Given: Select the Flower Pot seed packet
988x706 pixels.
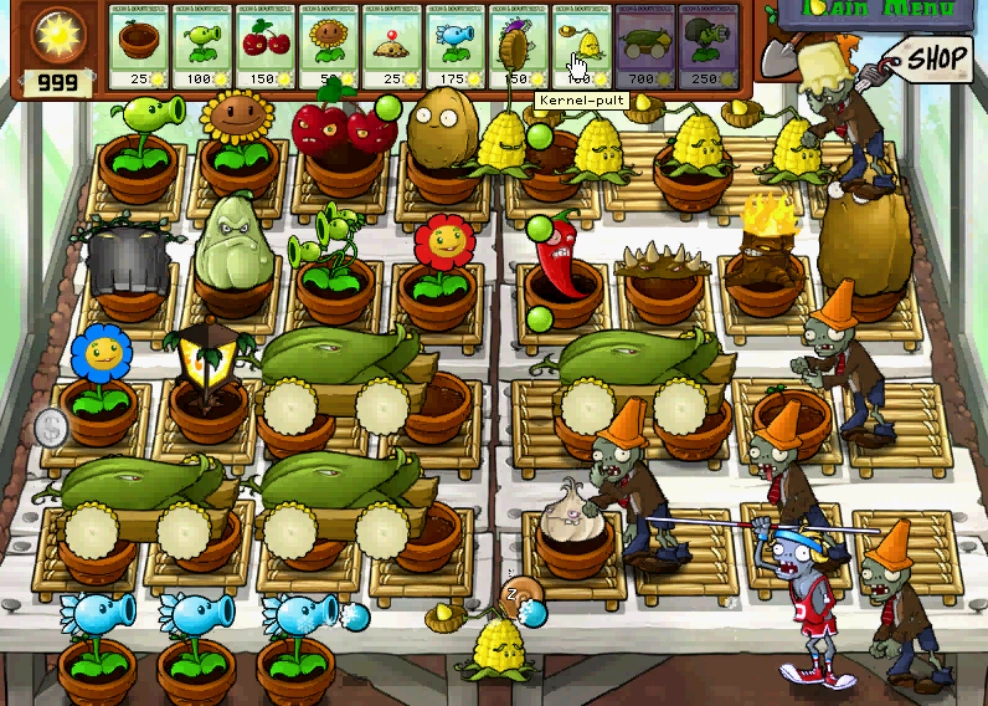Looking at the screenshot, I should (139, 46).
